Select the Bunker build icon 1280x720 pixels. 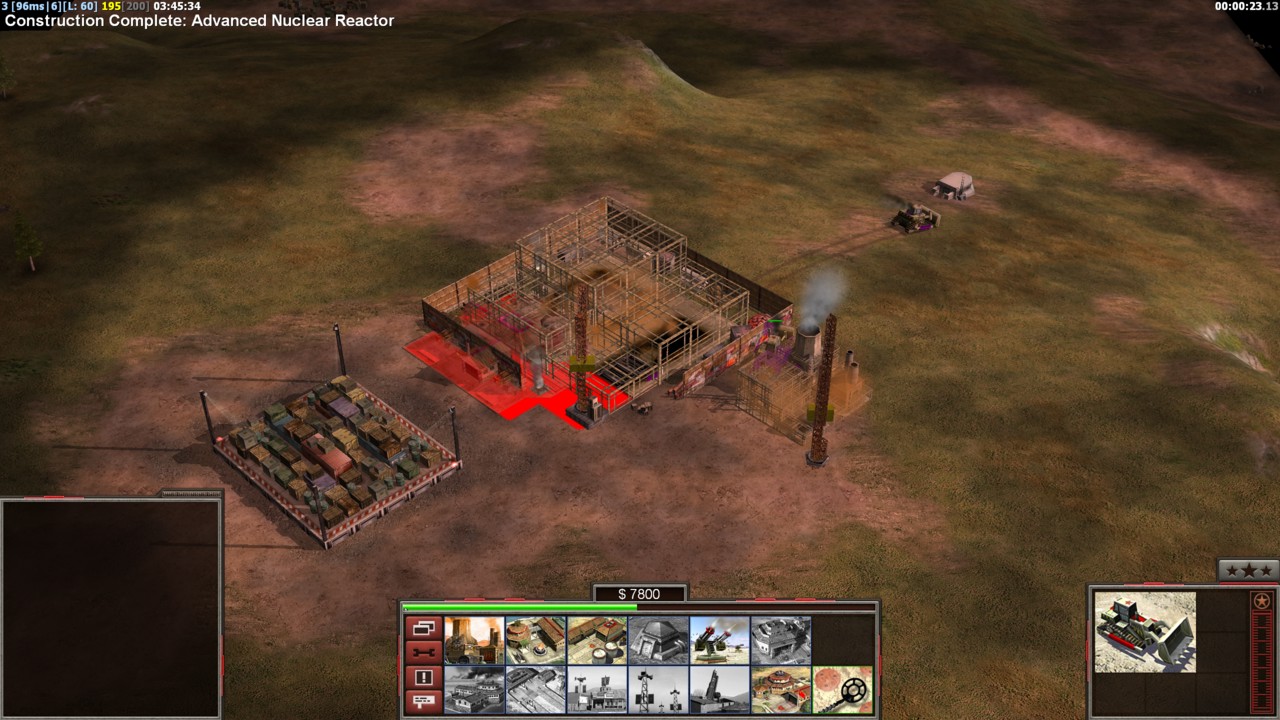(x=658, y=640)
